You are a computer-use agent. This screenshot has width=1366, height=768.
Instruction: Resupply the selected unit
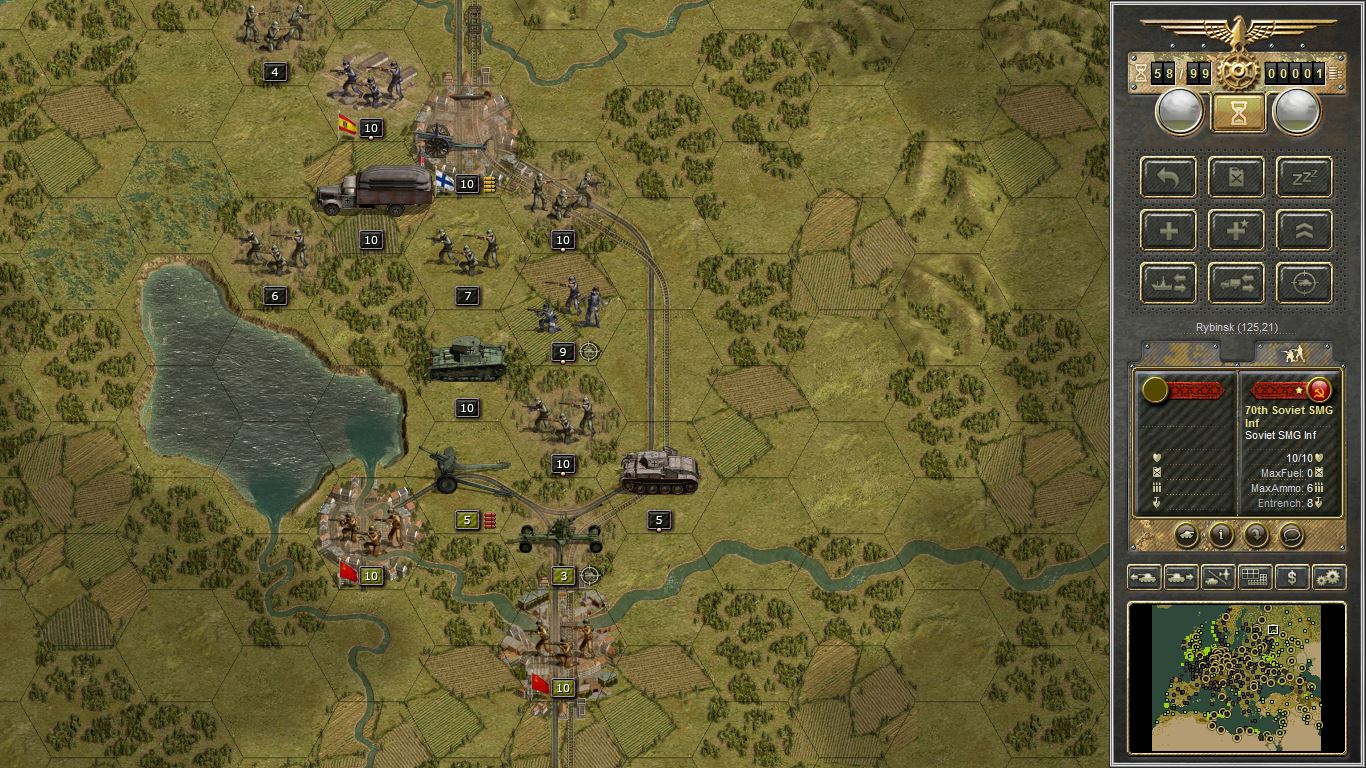point(1236,177)
